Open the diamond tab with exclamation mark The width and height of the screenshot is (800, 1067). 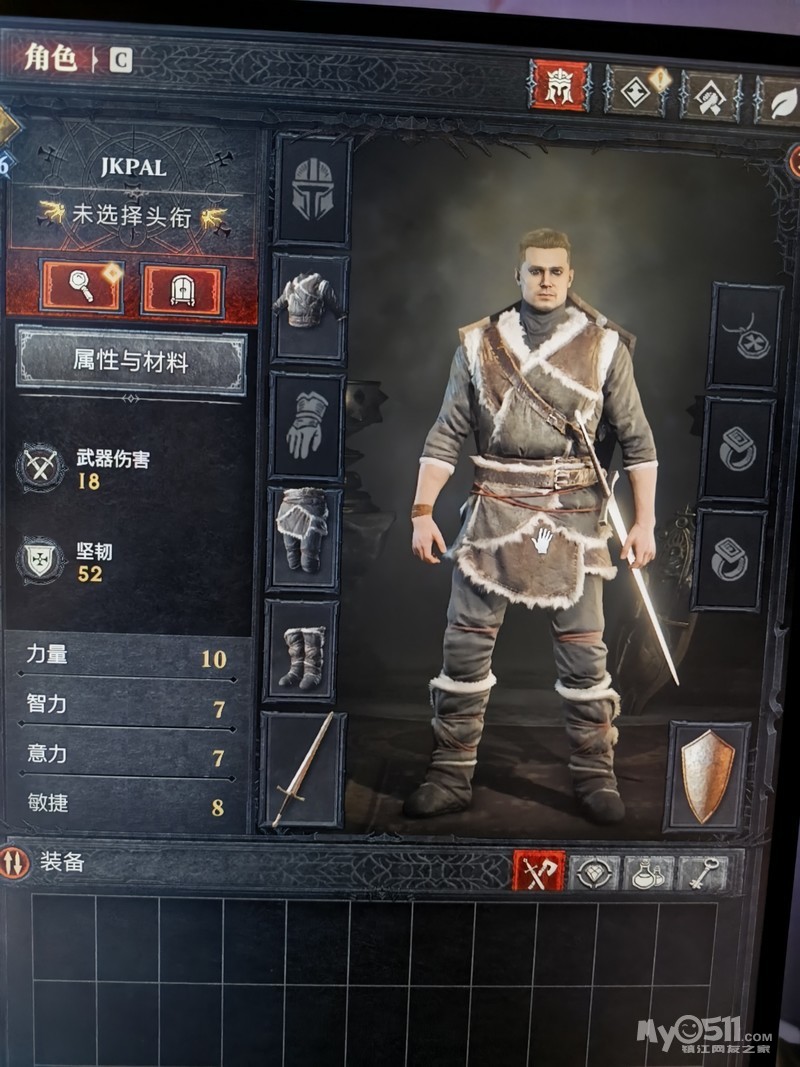(636, 91)
